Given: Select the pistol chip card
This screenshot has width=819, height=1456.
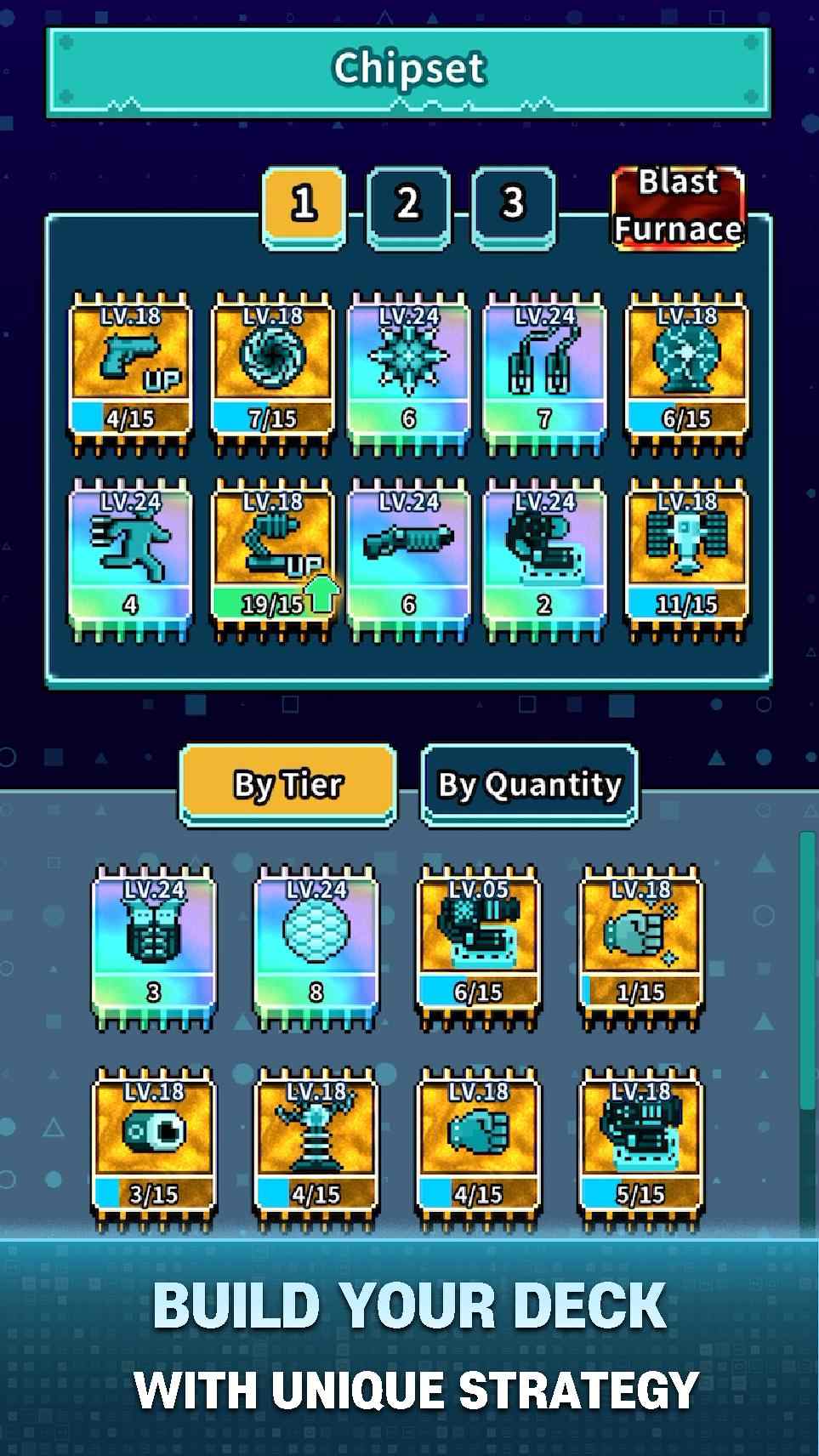Looking at the screenshot, I should point(130,372).
